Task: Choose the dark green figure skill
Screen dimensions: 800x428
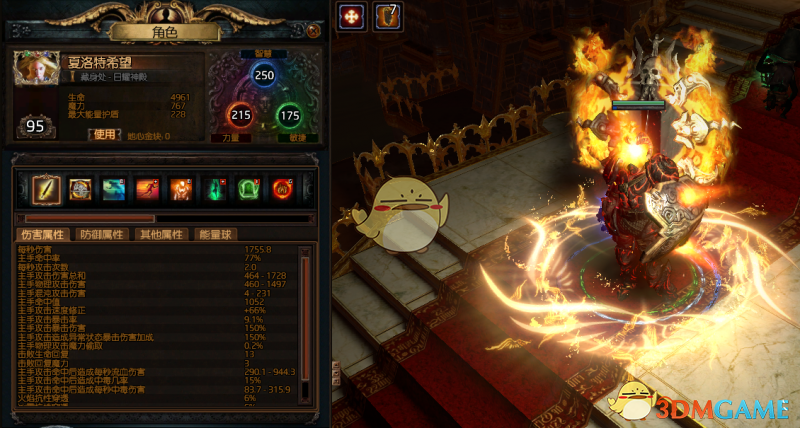Action: [x=215, y=188]
